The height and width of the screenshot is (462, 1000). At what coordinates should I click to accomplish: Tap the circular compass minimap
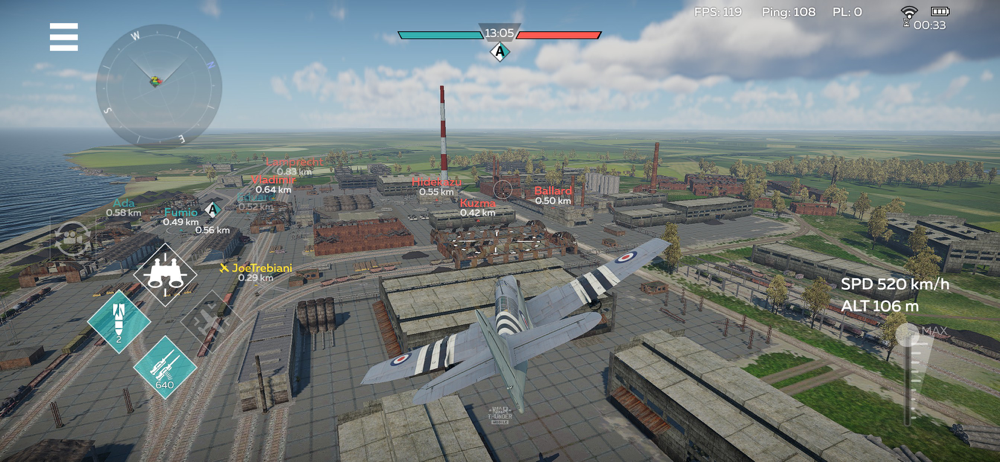(x=158, y=84)
